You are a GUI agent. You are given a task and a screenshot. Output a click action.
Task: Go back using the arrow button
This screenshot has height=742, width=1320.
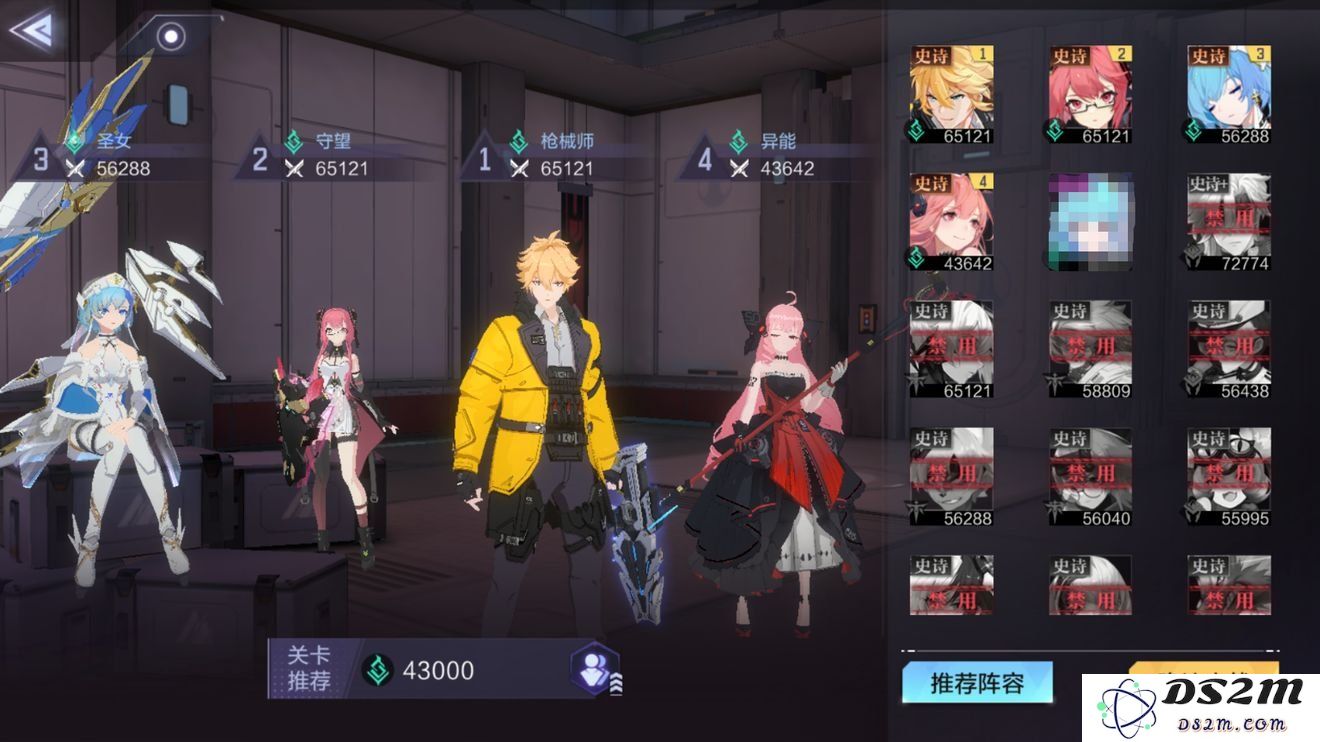point(30,30)
